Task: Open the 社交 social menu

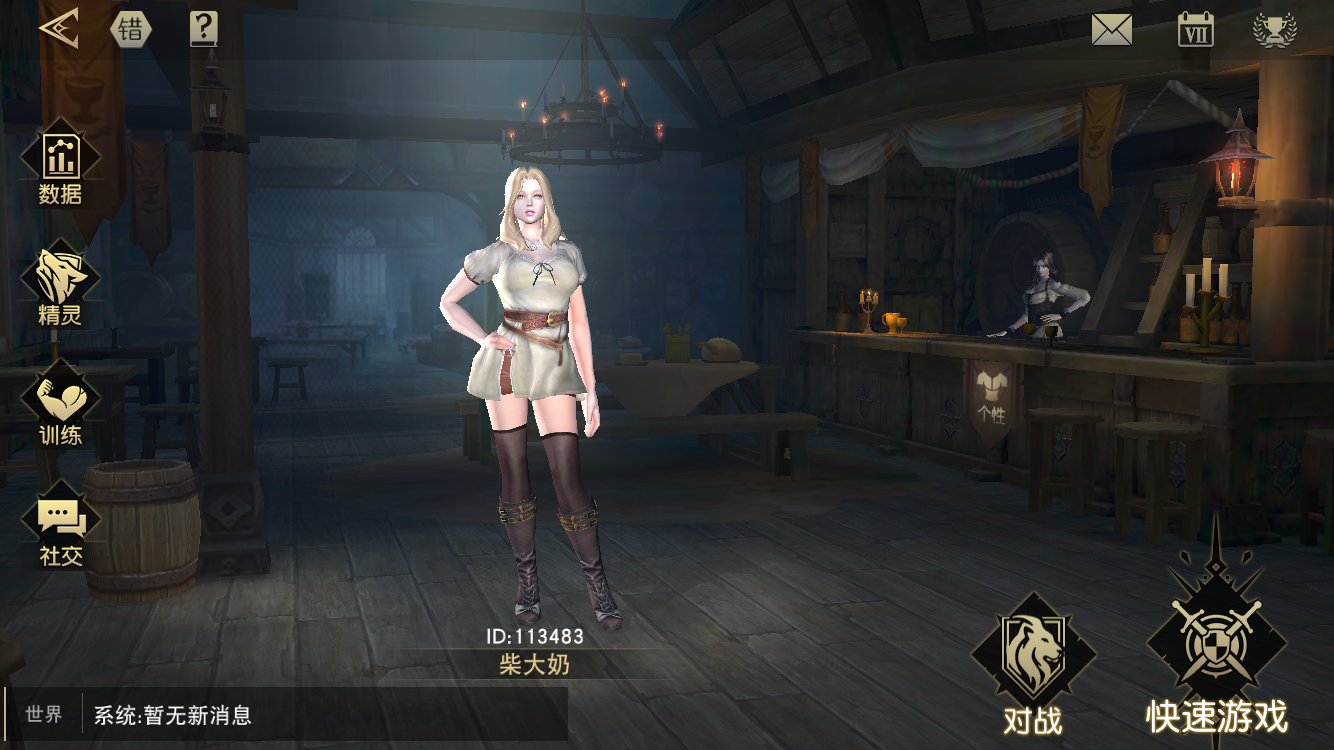Action: 61,528
